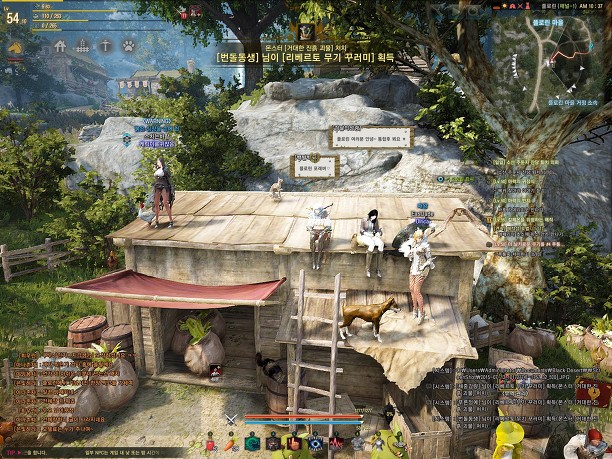Use the carrot item in quickslot

[x=229, y=443]
